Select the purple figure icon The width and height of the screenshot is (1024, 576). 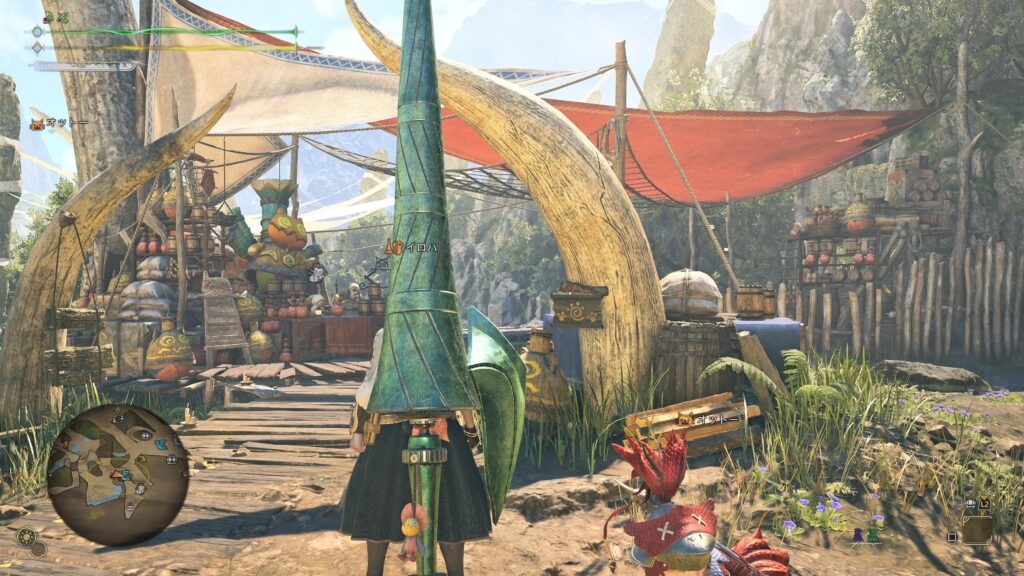coord(857,537)
